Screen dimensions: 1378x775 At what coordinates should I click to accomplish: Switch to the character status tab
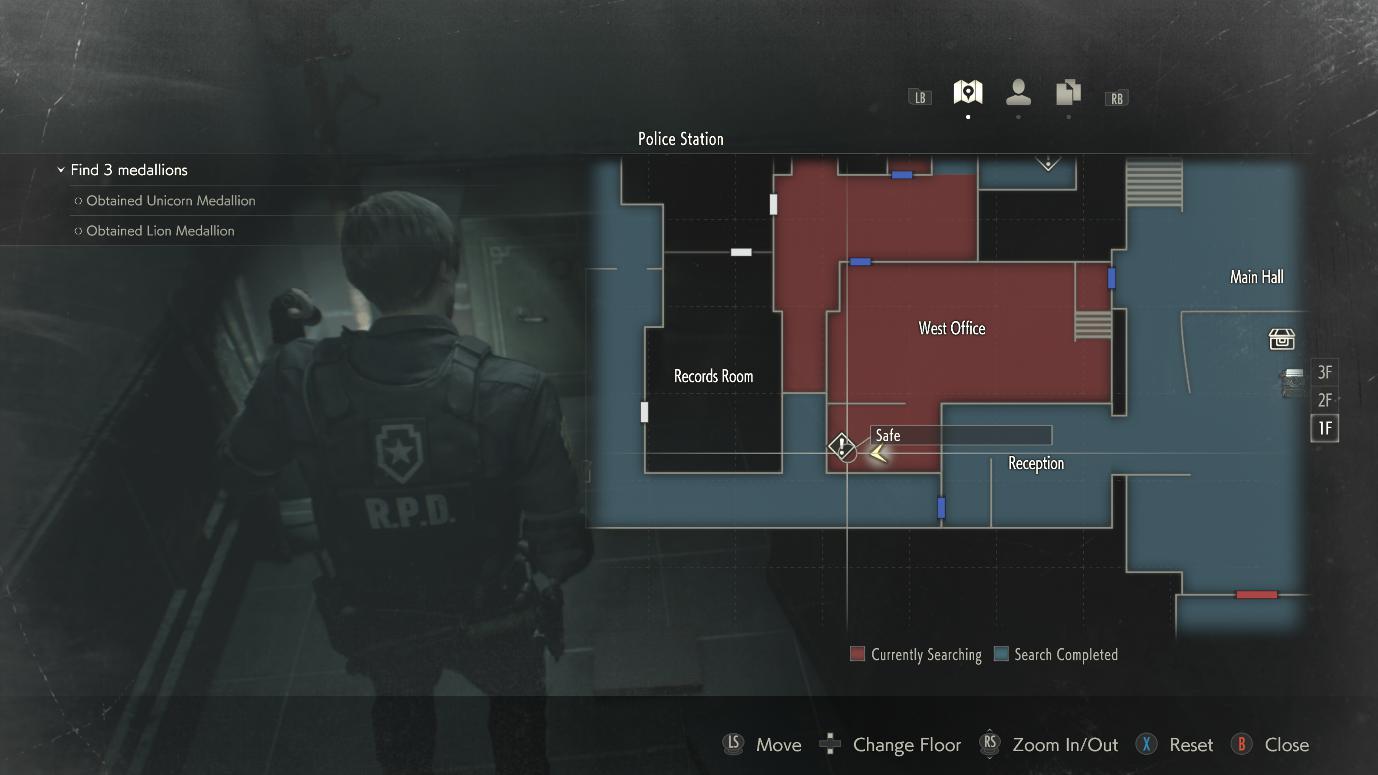[1018, 93]
